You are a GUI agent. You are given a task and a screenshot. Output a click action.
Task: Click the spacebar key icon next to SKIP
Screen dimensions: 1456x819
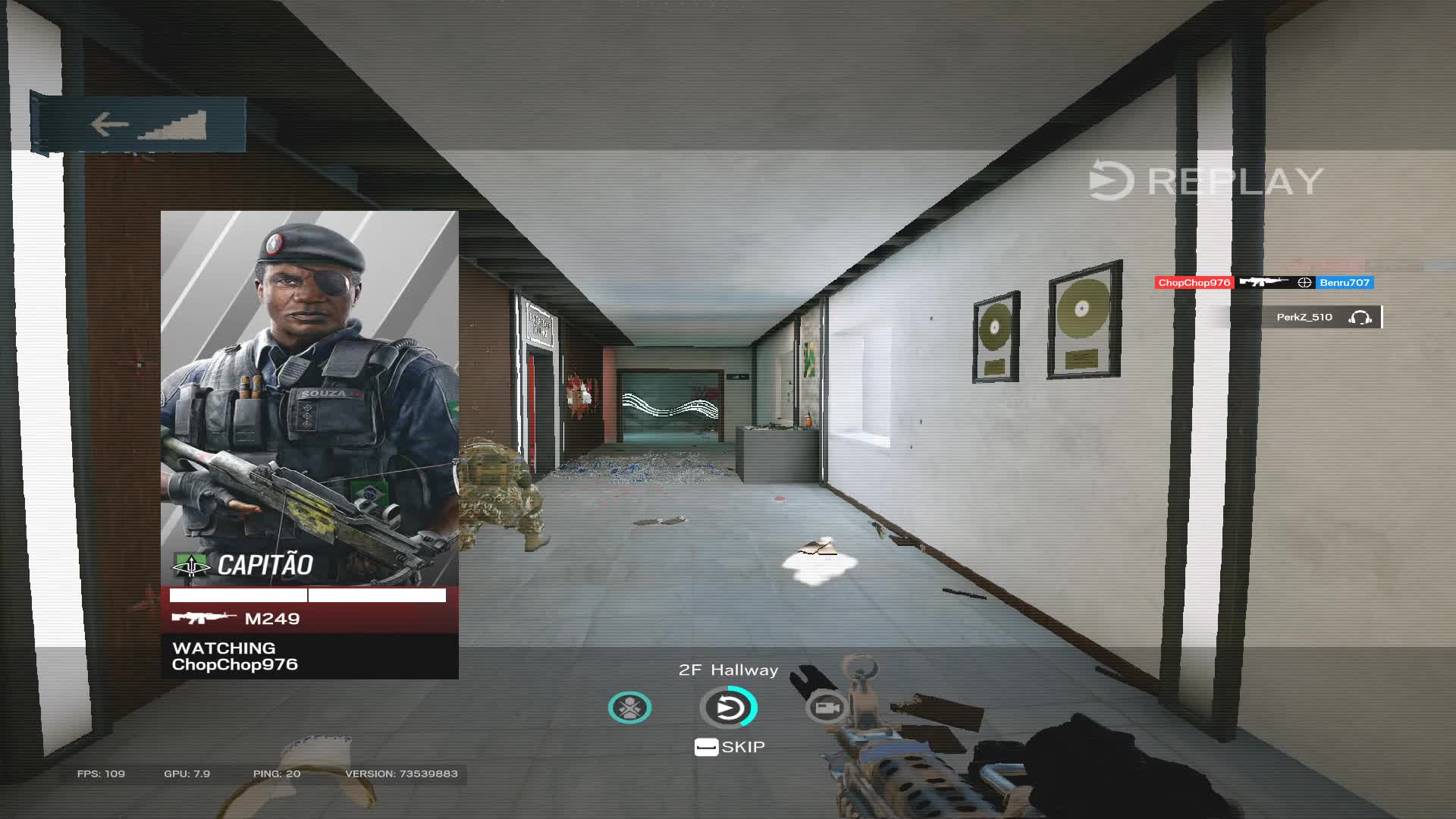point(708,746)
